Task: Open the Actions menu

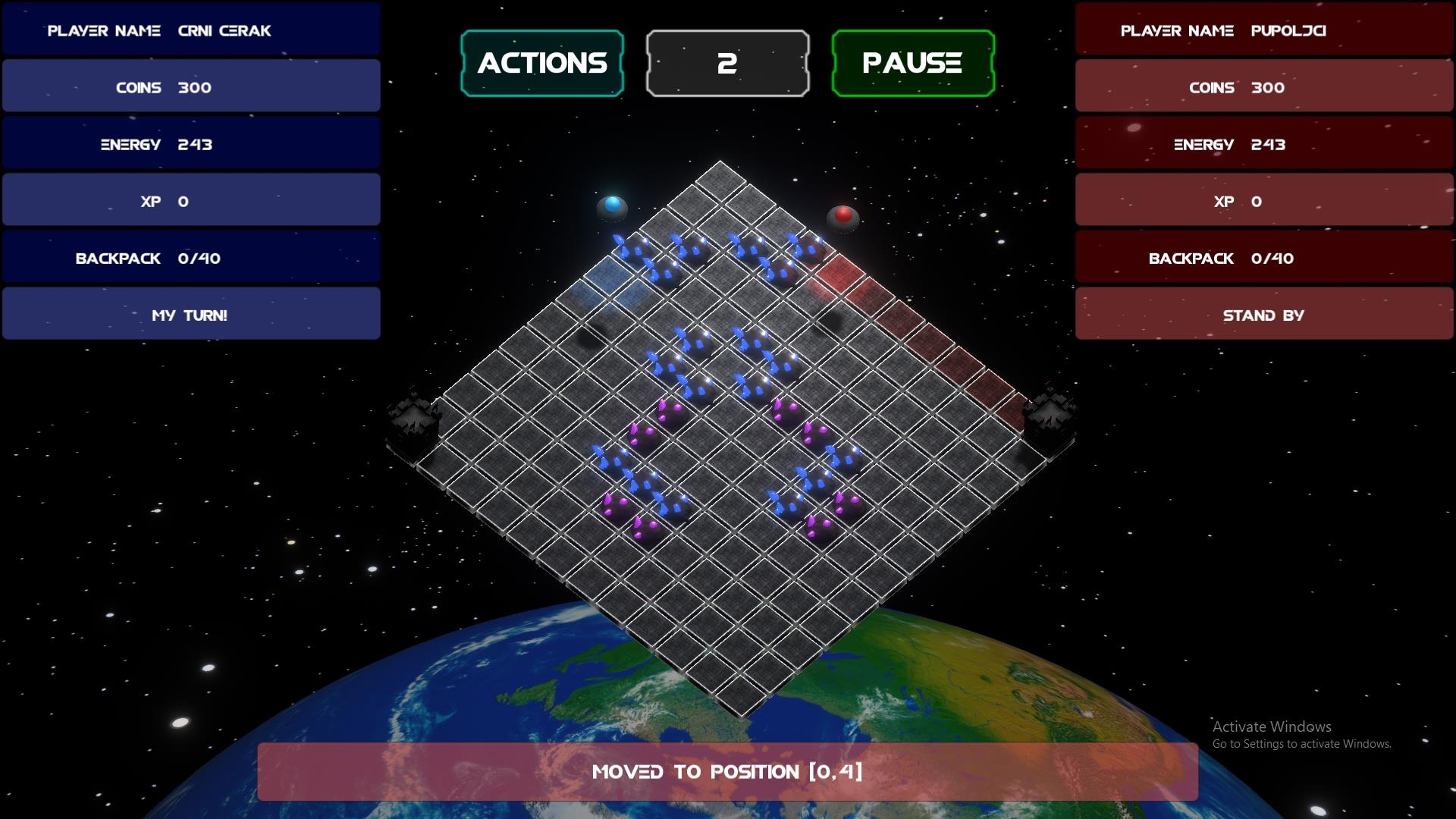Action: (542, 63)
